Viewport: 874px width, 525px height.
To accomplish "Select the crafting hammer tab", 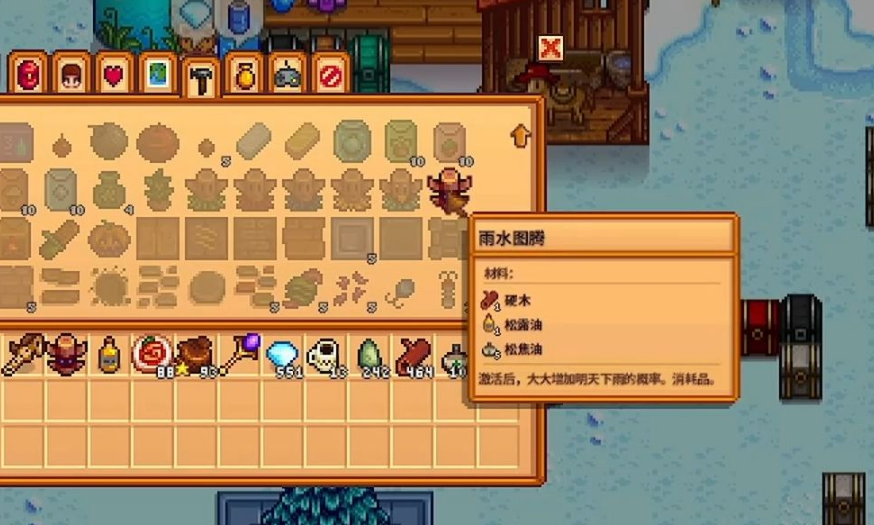I will click(x=201, y=78).
